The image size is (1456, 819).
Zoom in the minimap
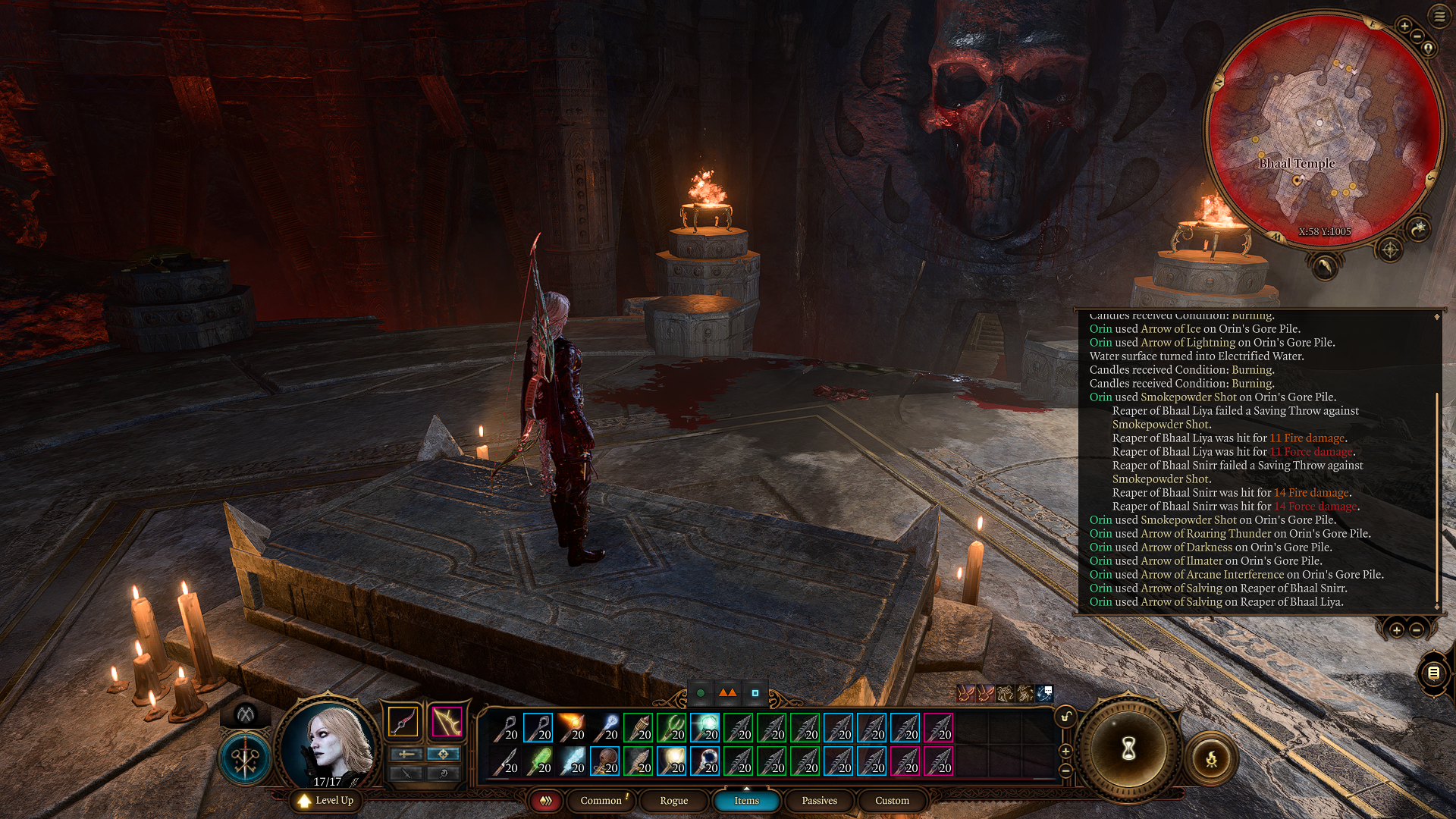click(1404, 27)
